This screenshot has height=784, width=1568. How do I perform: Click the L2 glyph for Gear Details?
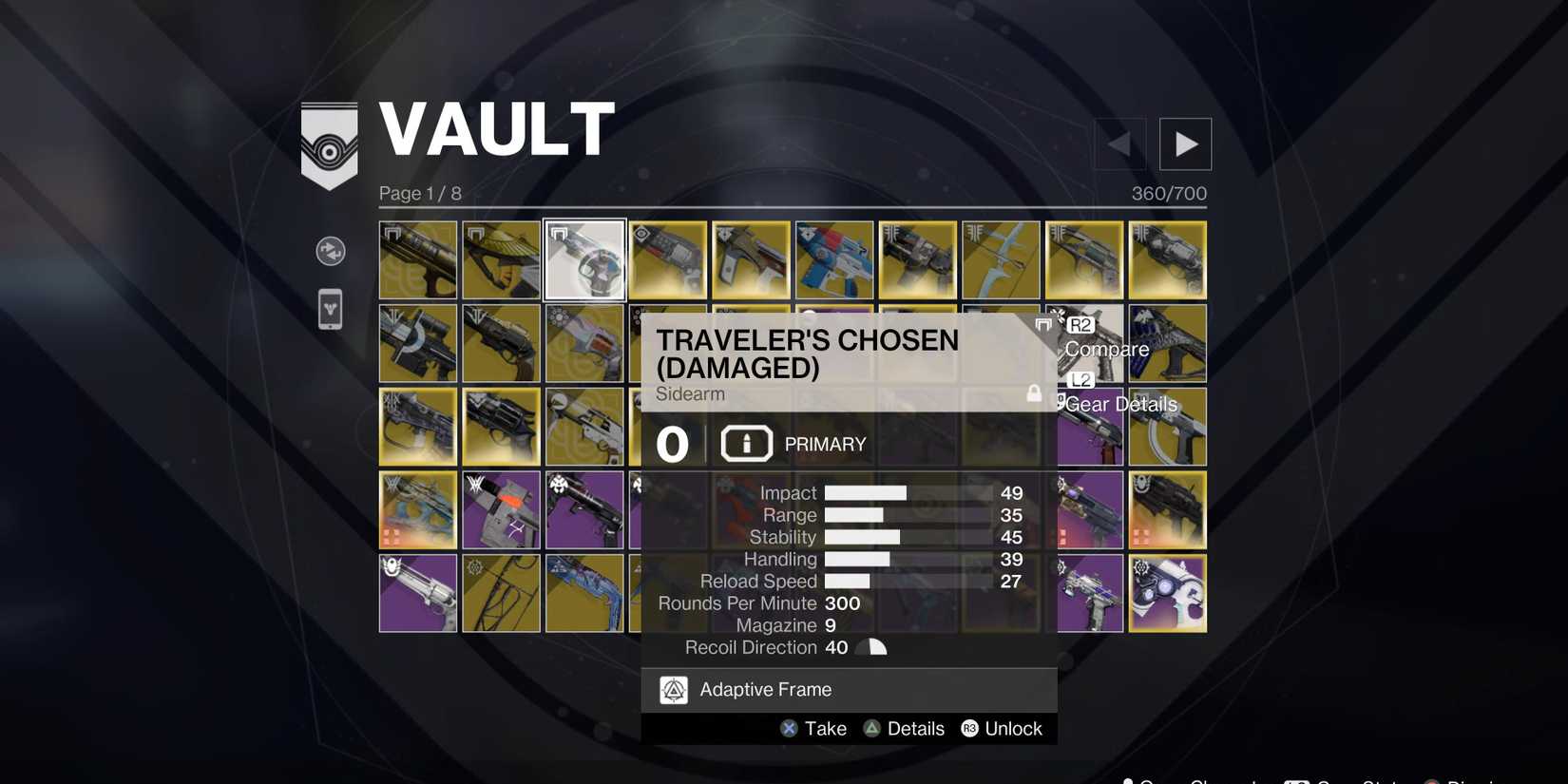(x=1080, y=378)
